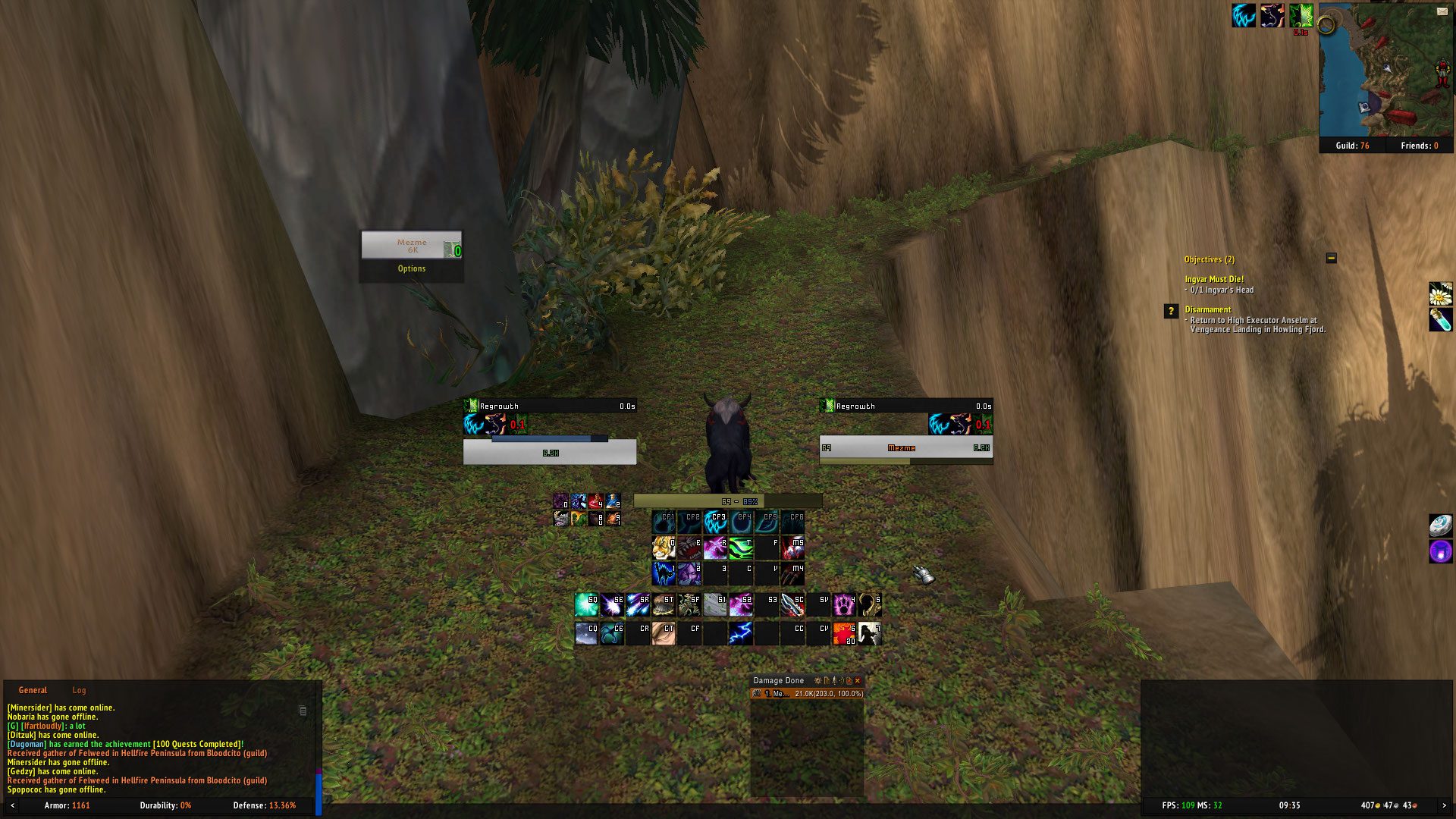Switch to the General chat tab
This screenshot has width=1456, height=819.
pyautogui.click(x=33, y=690)
